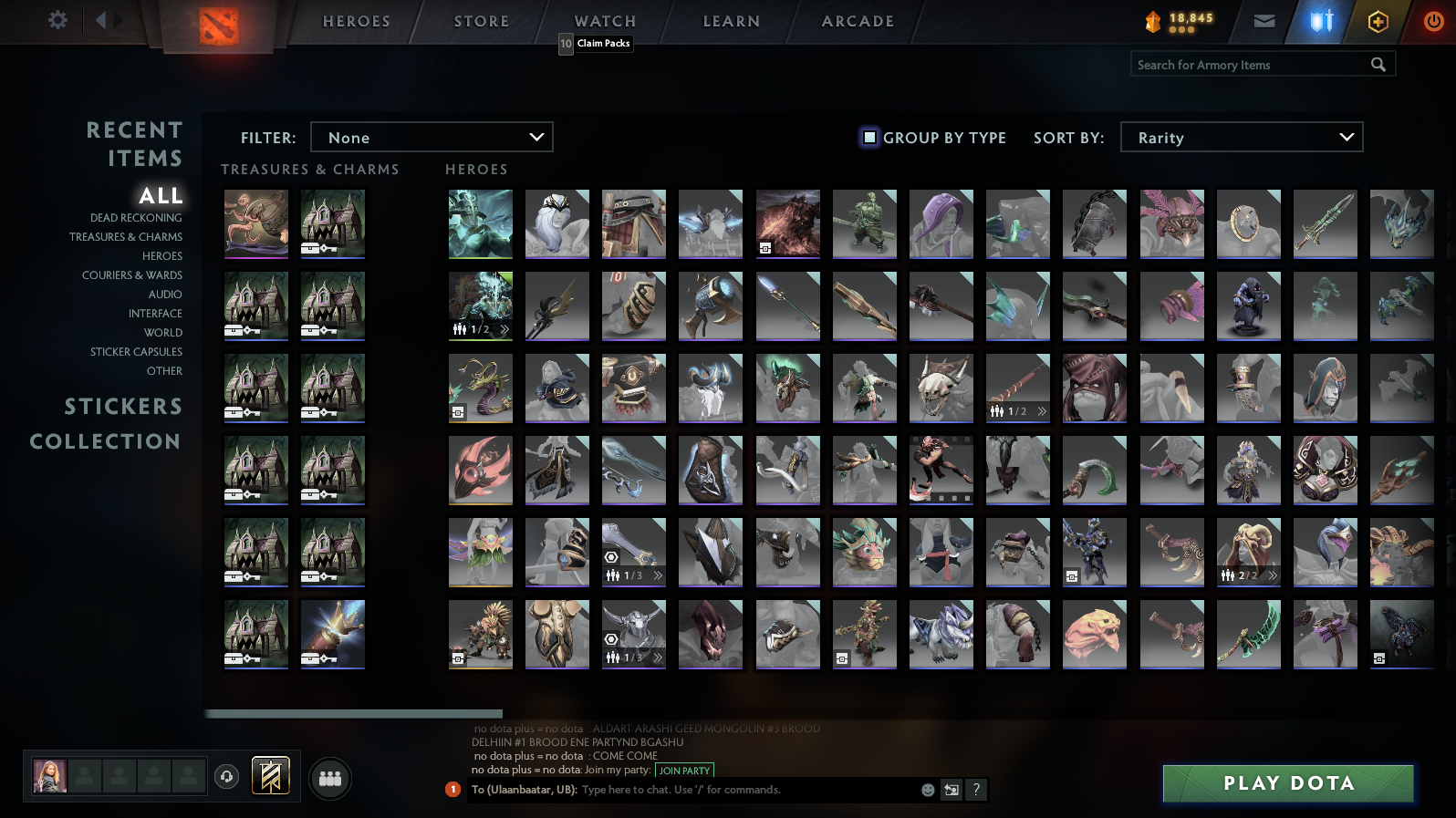1456x818 pixels.
Task: Open the friends list people icon
Action: tap(330, 779)
